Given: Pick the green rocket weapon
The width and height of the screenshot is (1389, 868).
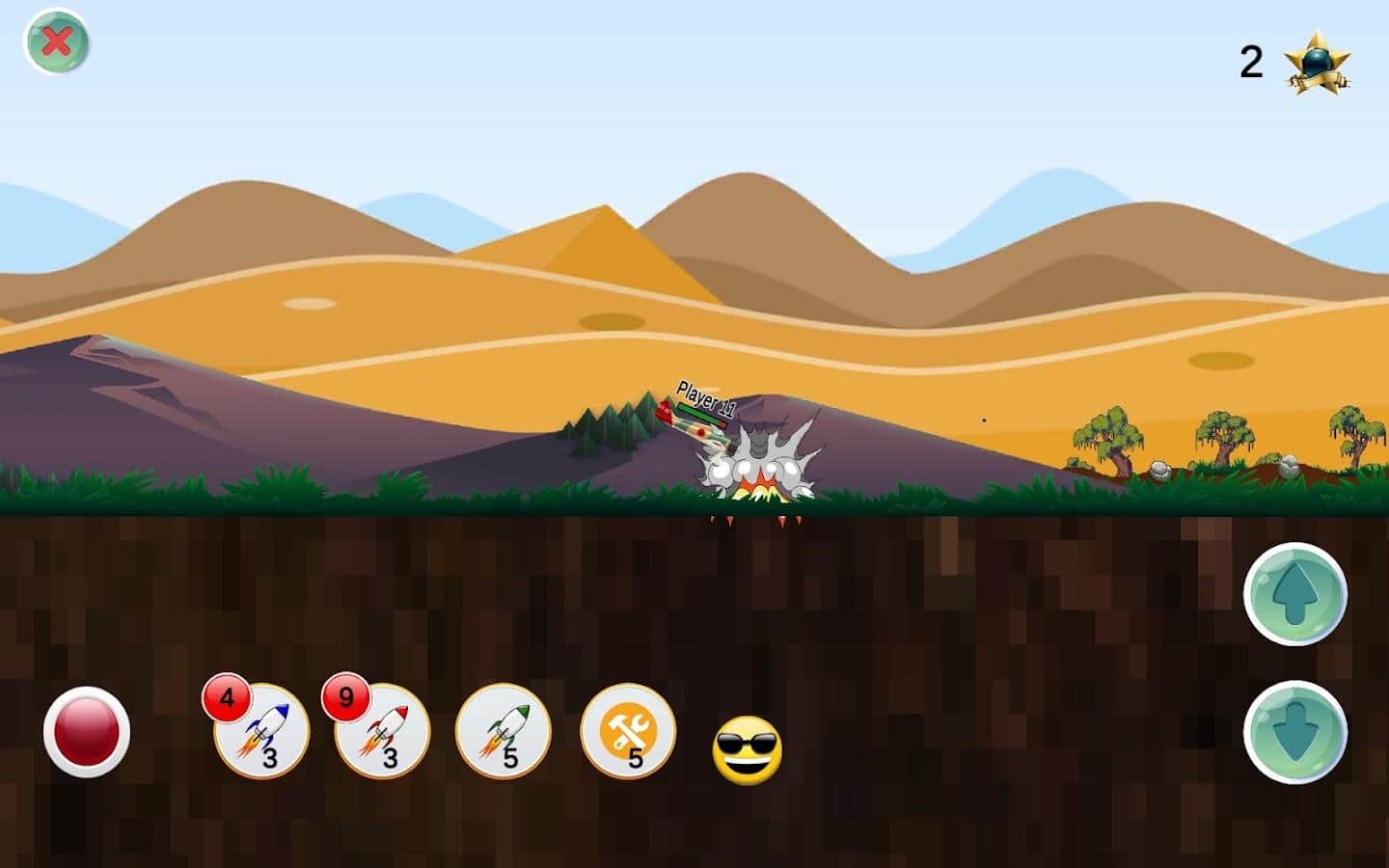Looking at the screenshot, I should point(503,732).
